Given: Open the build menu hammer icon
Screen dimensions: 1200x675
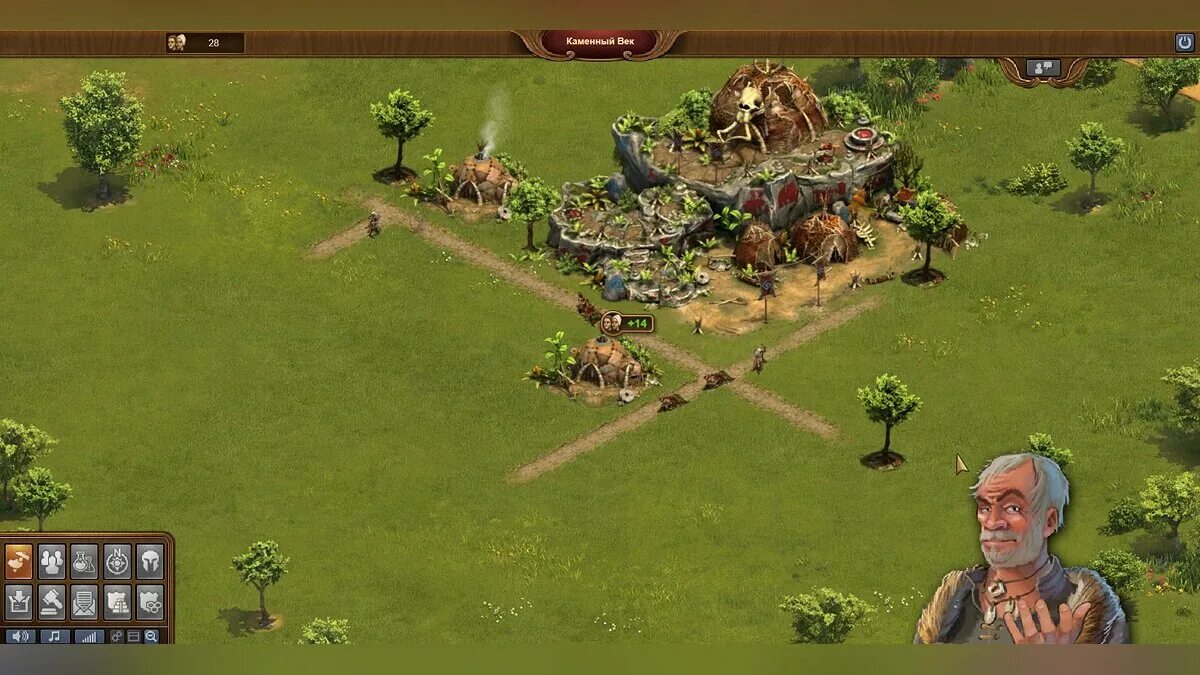Looking at the screenshot, I should (19, 562).
